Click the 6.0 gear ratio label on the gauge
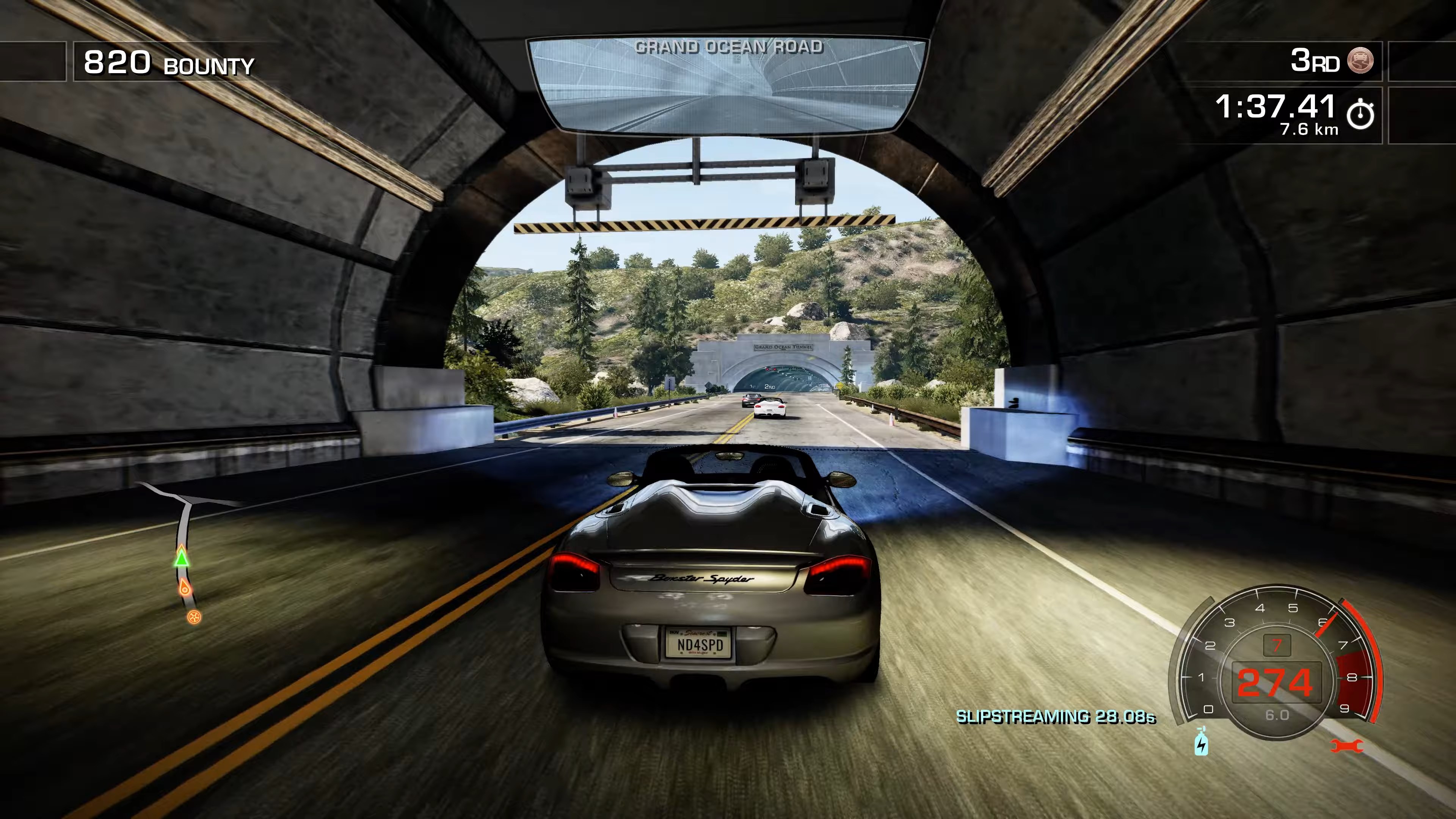The image size is (1456, 819). click(x=1277, y=714)
